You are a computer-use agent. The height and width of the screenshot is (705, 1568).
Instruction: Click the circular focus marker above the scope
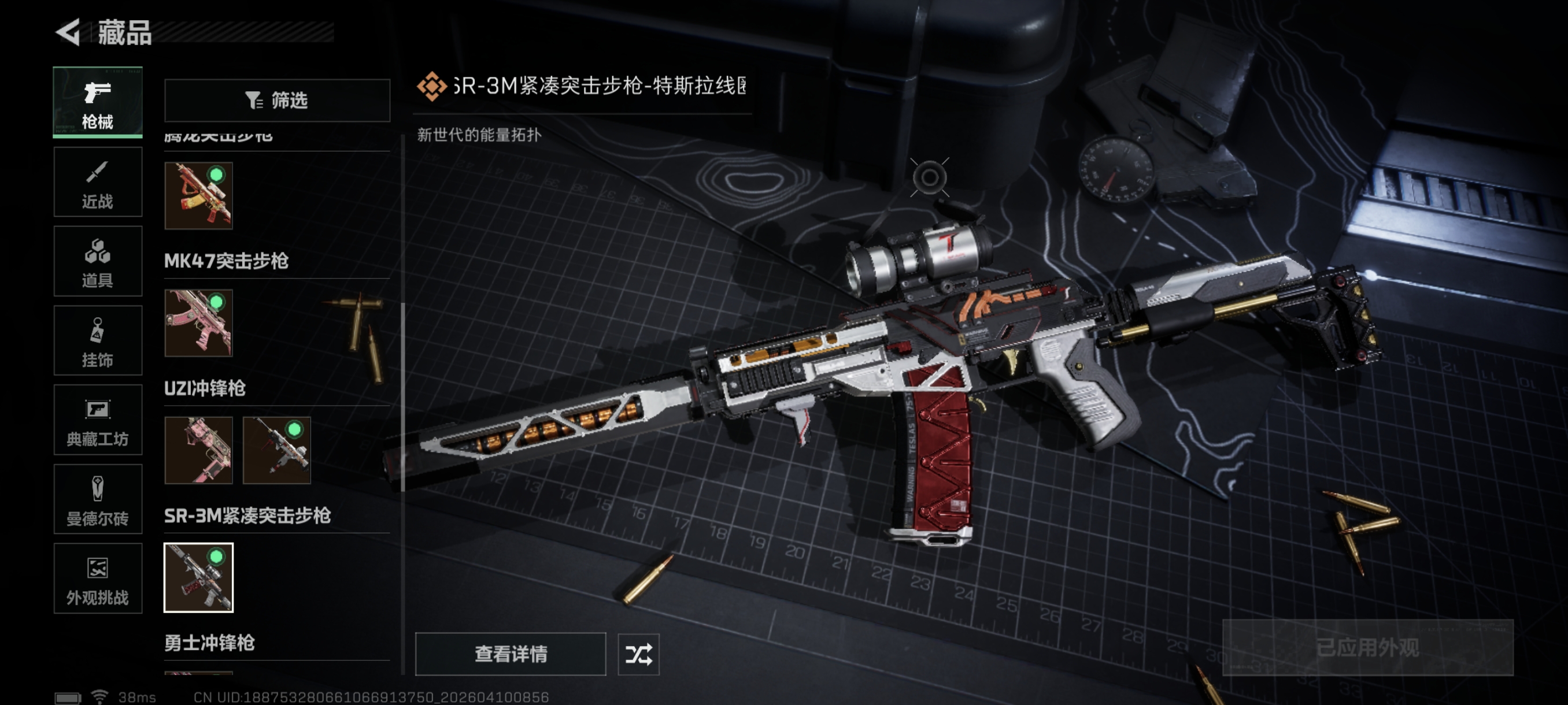coord(929,177)
